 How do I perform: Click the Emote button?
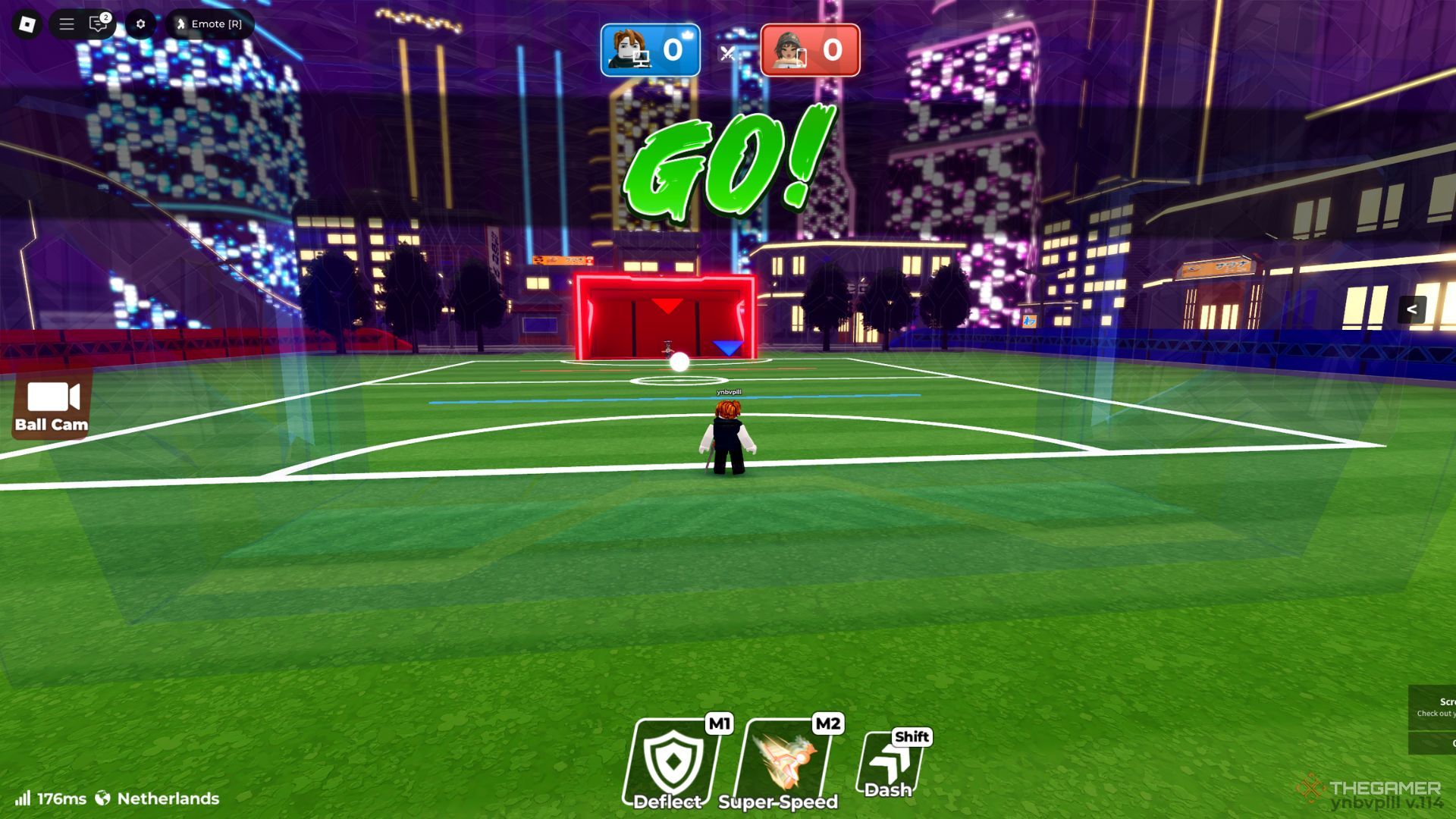pyautogui.click(x=209, y=24)
